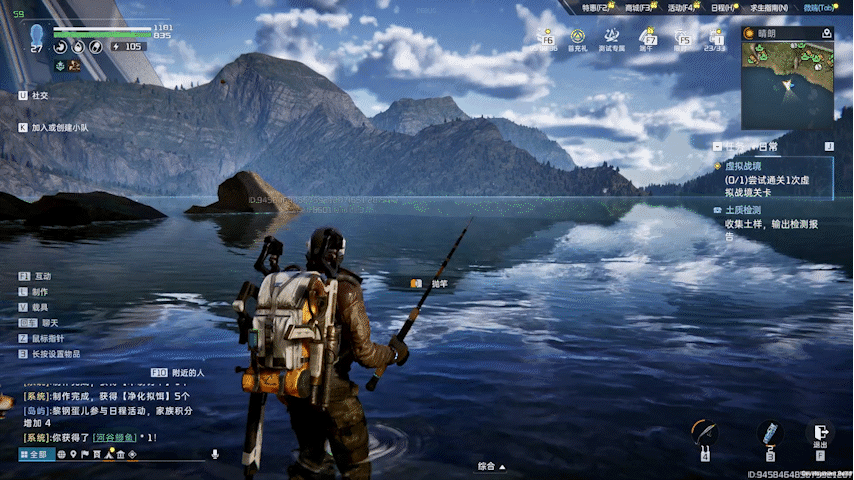Open the 求生指南 survival guide
Viewport: 854px width, 480px height.
tap(770, 8)
